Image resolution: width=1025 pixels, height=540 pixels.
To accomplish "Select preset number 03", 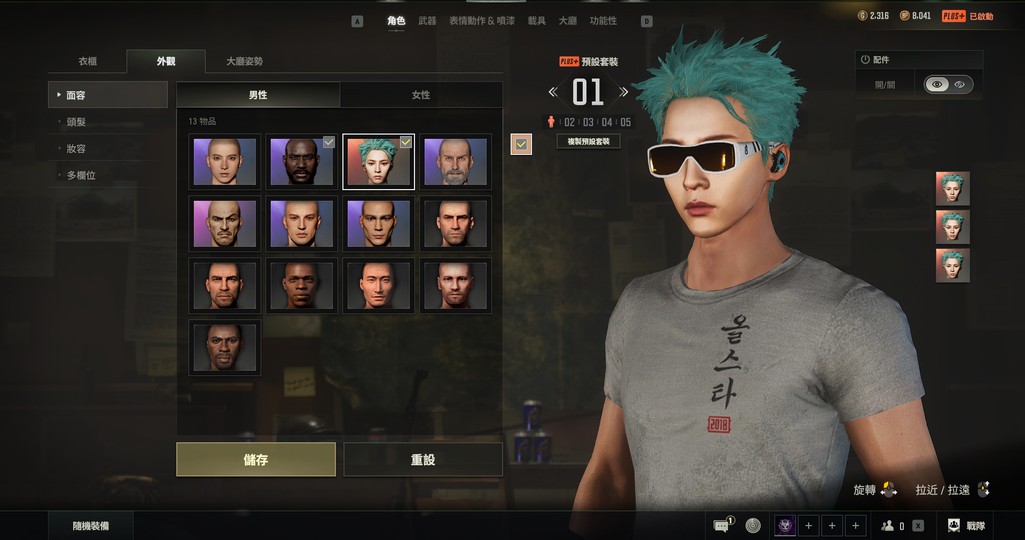I will 589,122.
